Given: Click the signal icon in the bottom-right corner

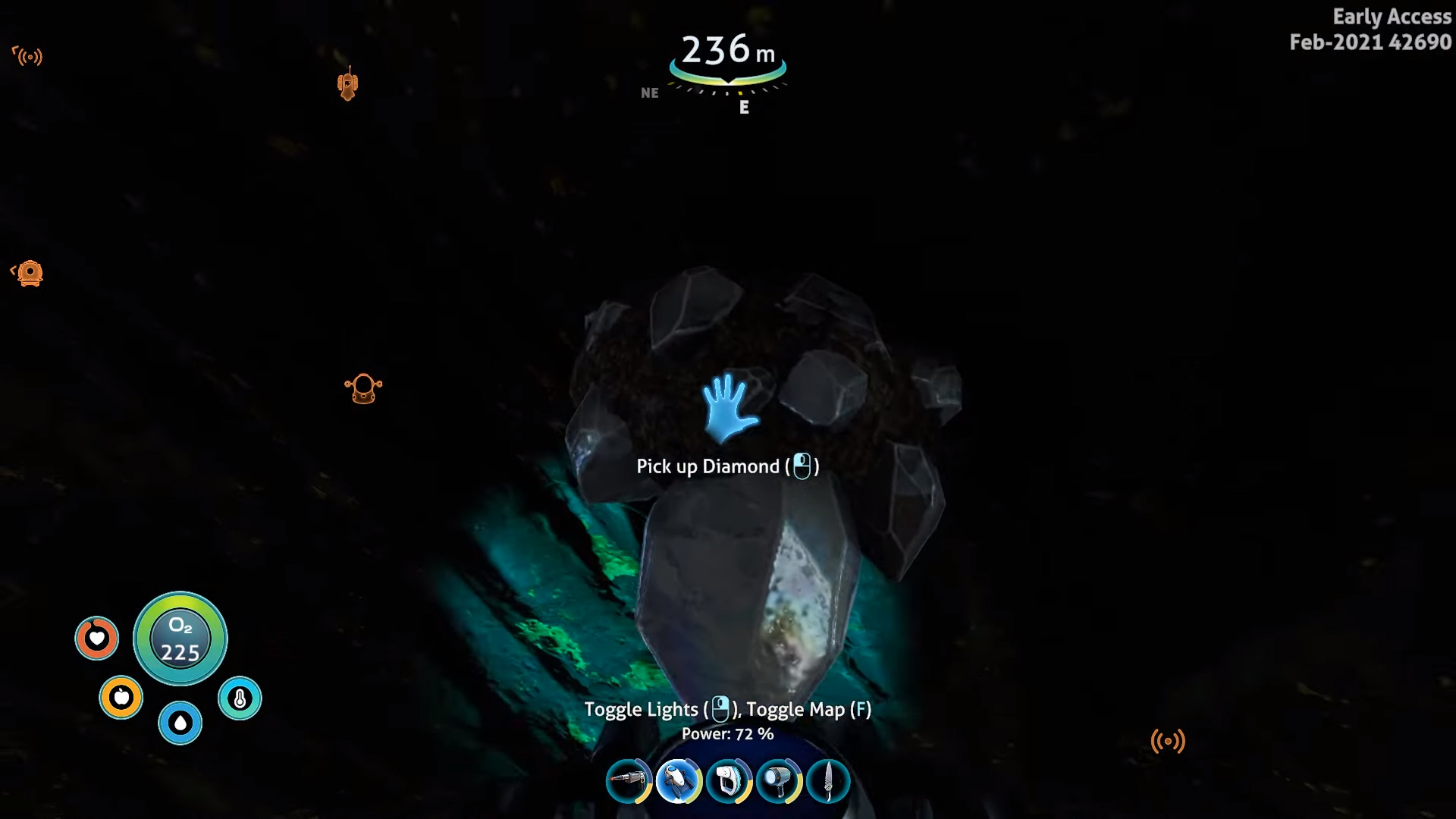Looking at the screenshot, I should pos(1169,739).
